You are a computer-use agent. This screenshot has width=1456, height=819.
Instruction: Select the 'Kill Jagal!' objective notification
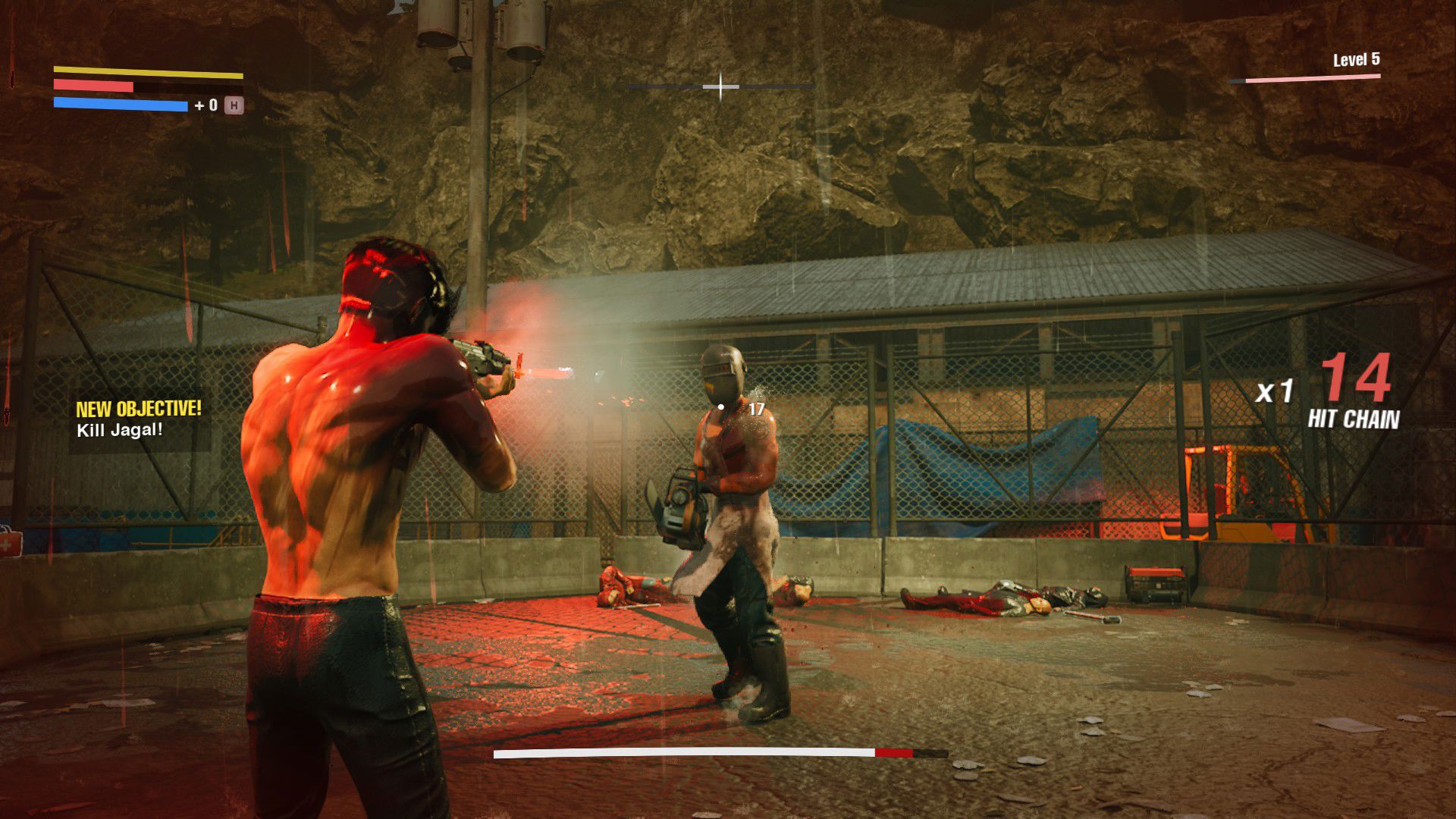click(120, 430)
